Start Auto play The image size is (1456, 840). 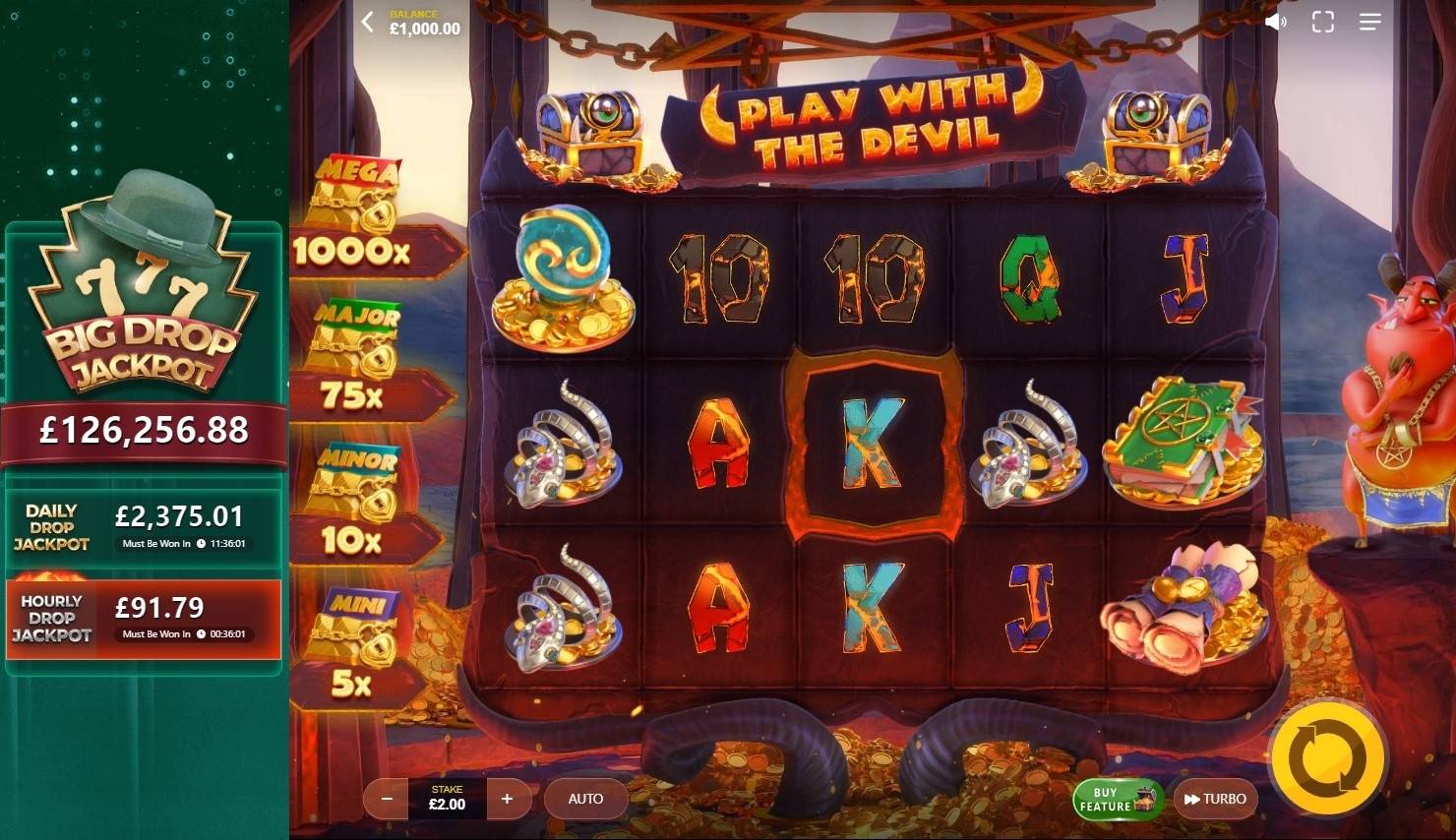click(585, 799)
